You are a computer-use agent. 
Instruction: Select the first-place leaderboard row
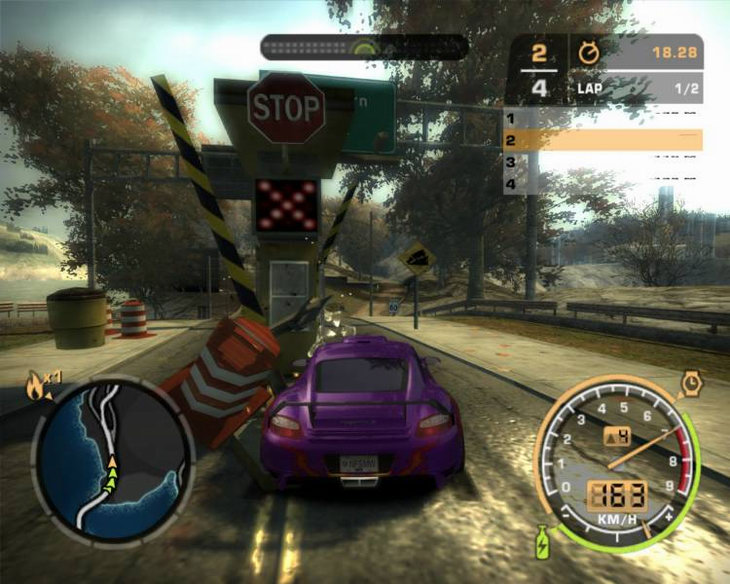[602, 118]
